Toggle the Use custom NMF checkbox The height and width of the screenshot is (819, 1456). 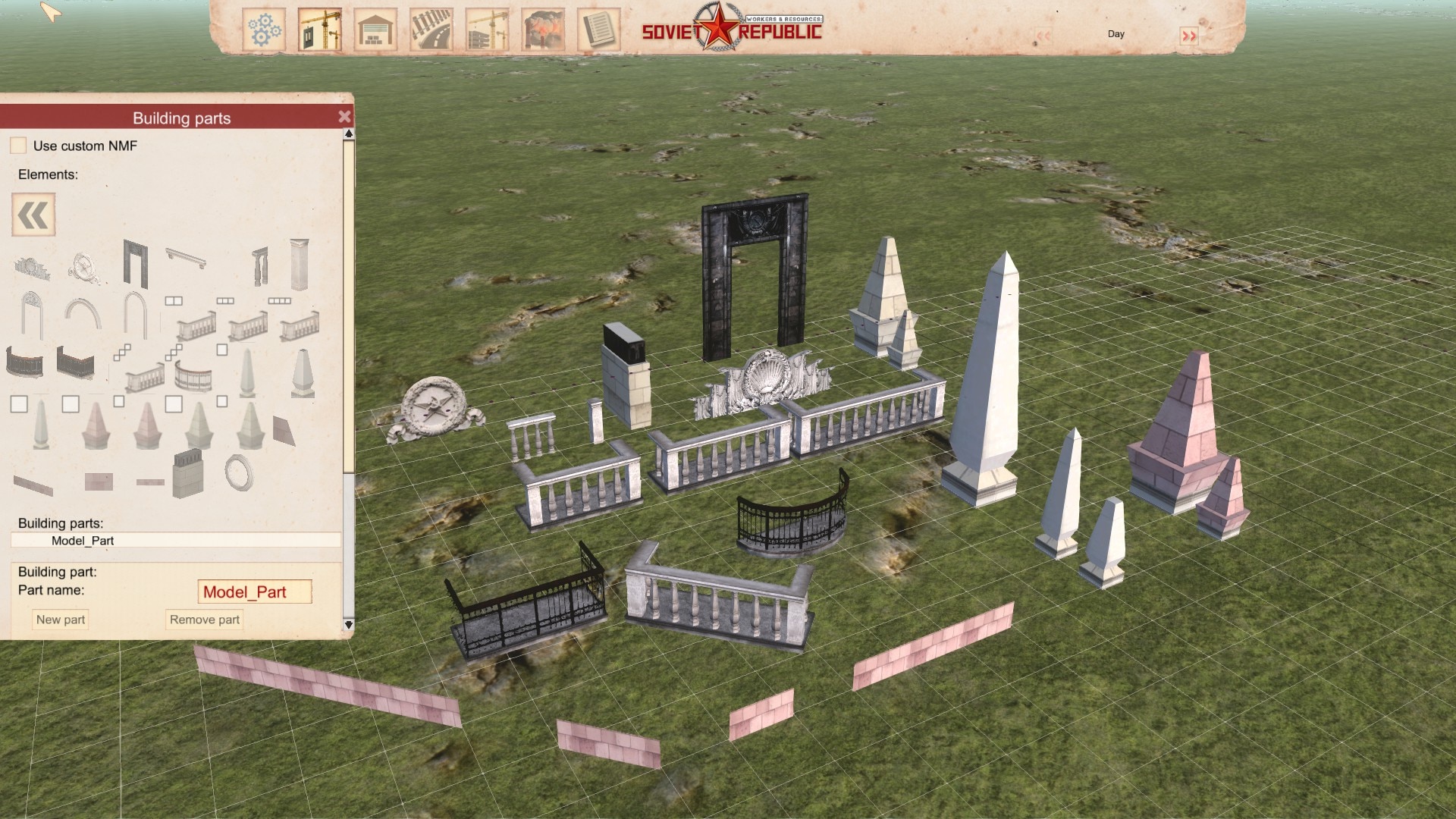click(x=18, y=146)
